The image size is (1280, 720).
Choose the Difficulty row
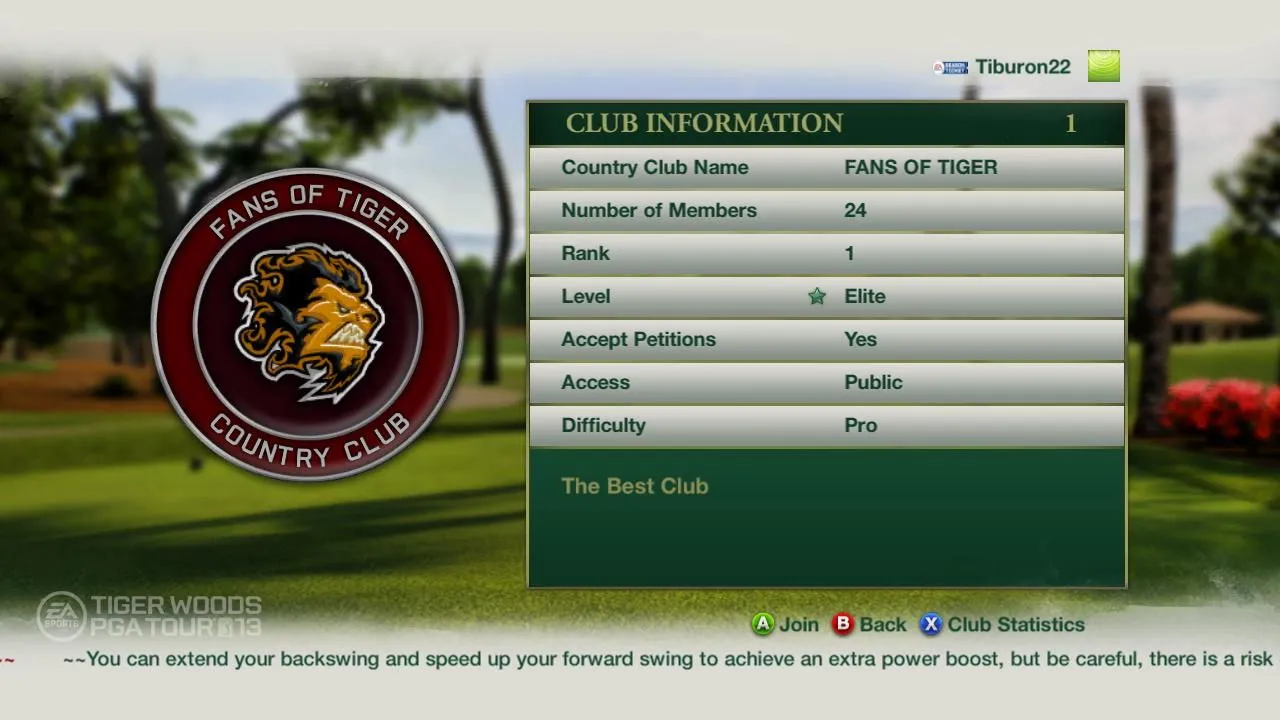[x=826, y=426]
